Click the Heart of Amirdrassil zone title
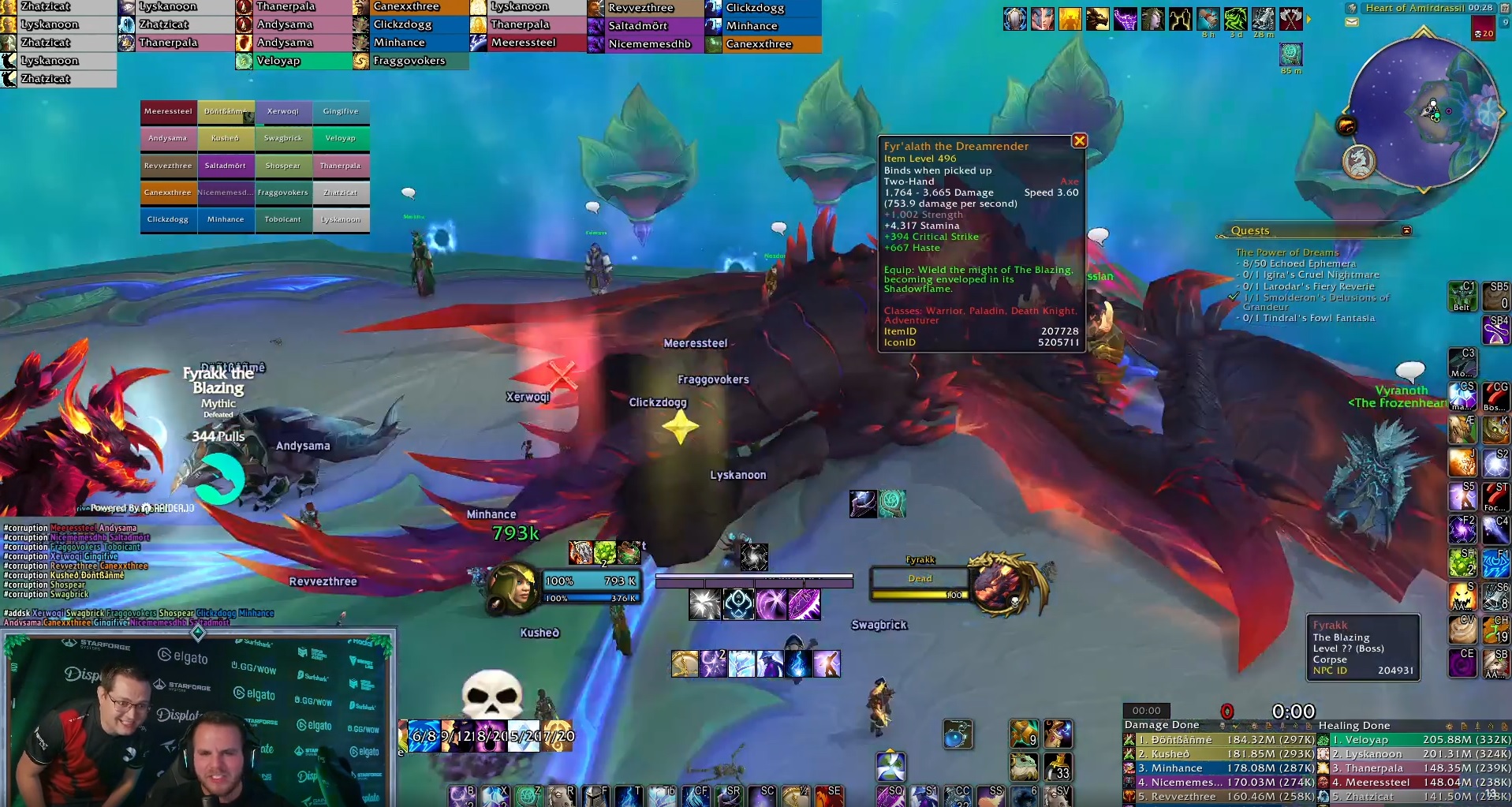Viewport: 1512px width, 807px height. click(1414, 8)
